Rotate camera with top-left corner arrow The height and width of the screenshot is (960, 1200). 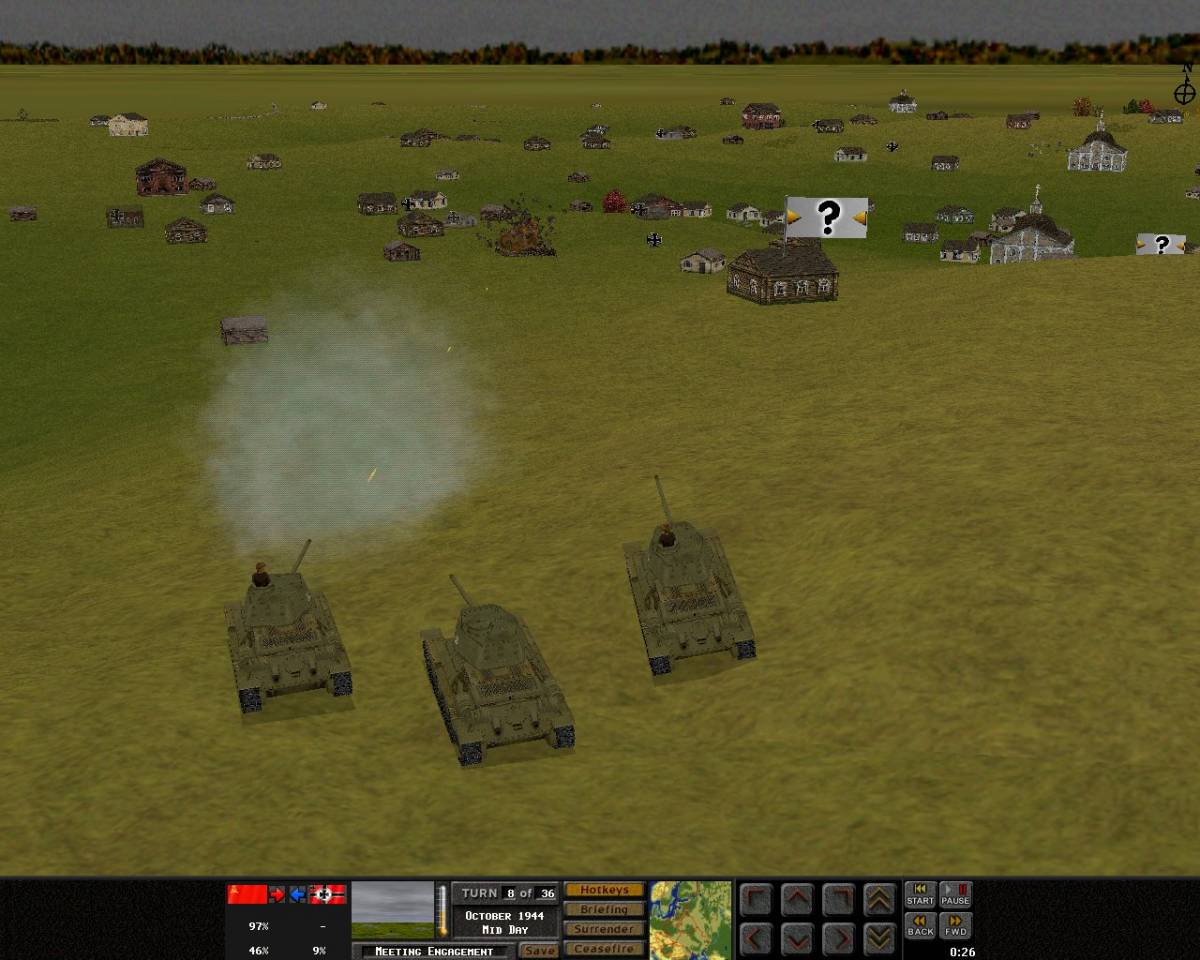pyautogui.click(x=756, y=899)
